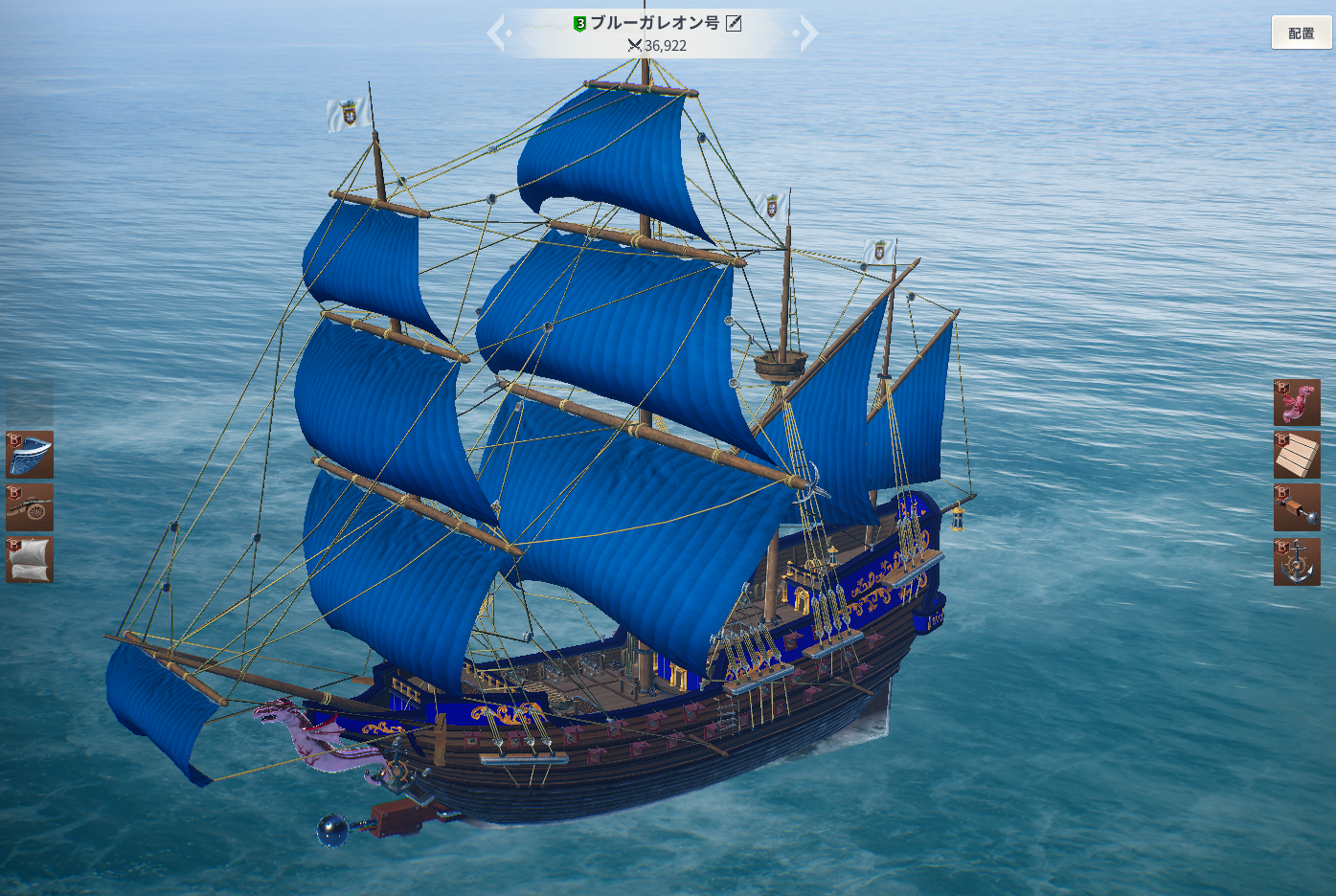Open the cannon equipment slot
1336x896 pixels.
point(30,507)
